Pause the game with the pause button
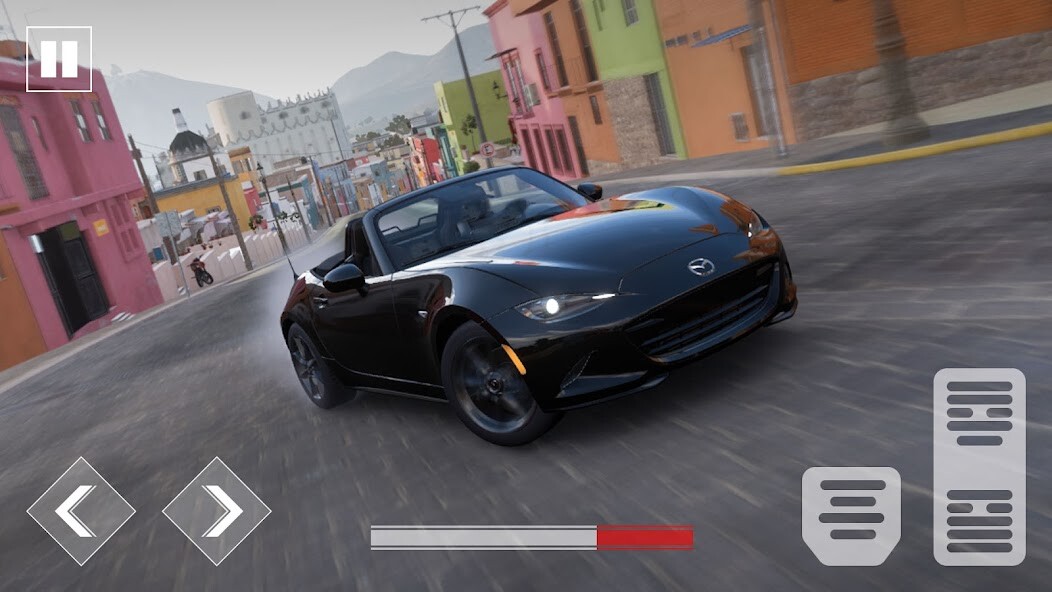Viewport: 1052px width, 592px height. [x=59, y=59]
